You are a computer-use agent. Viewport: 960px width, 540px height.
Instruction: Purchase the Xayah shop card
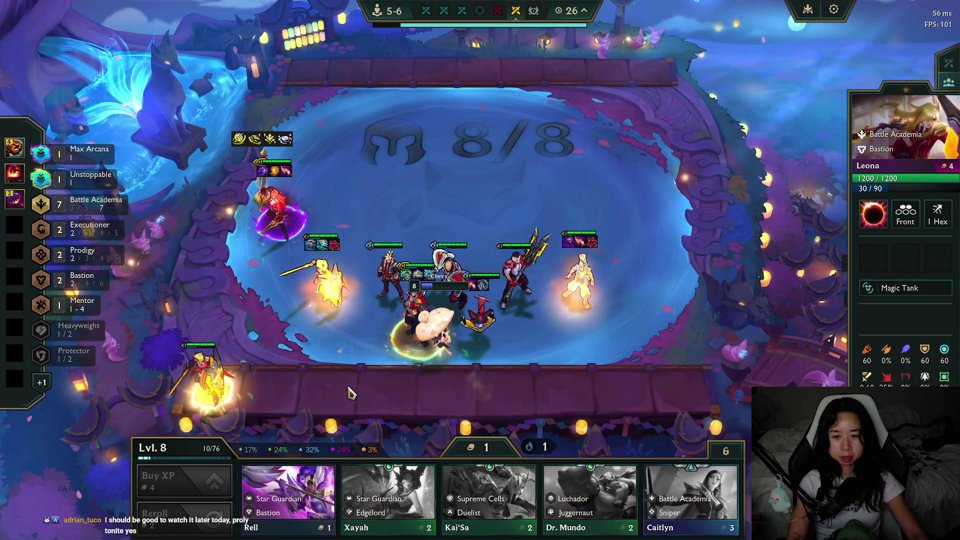388,498
